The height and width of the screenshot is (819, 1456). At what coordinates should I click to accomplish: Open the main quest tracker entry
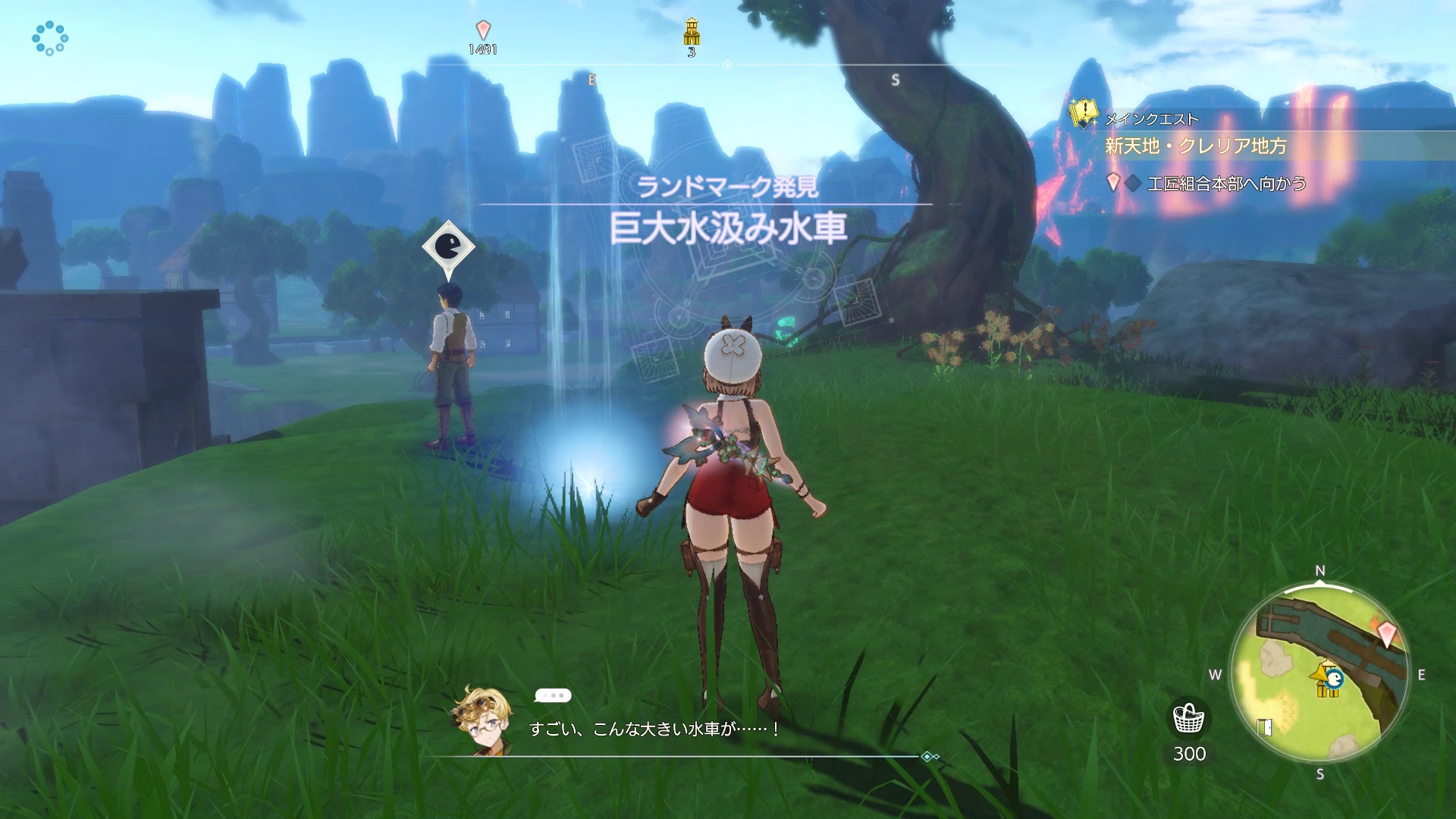coord(1196,145)
